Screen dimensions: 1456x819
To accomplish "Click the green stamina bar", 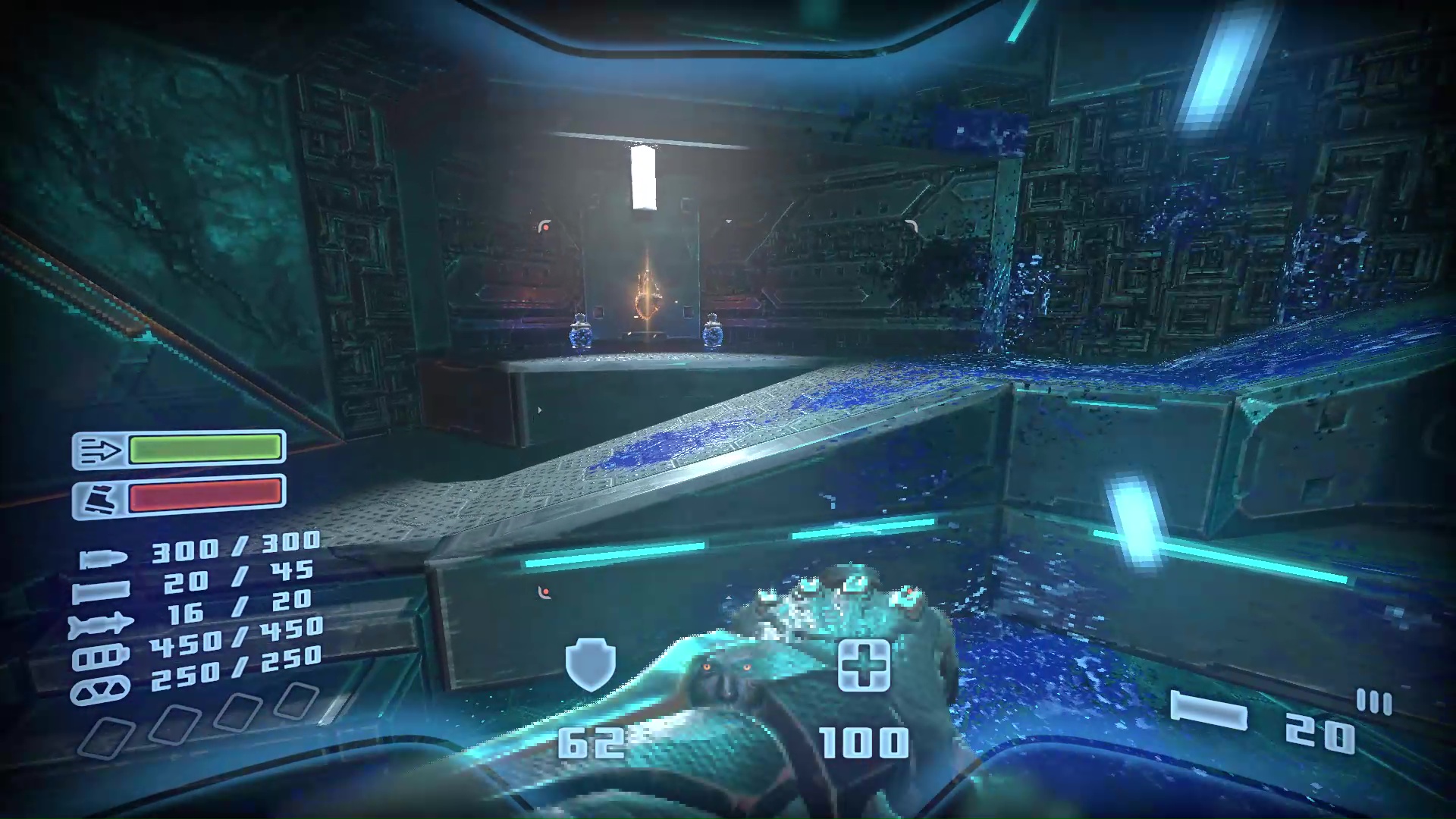I will coord(205,450).
